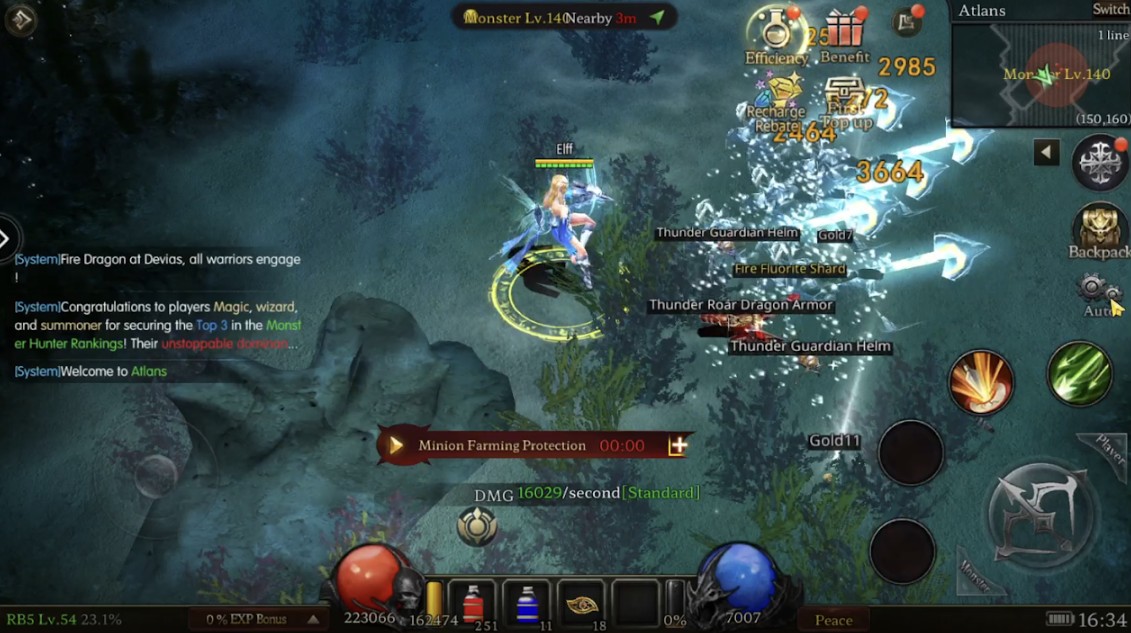Open the silver cross emblem menu
This screenshot has height=633, width=1131.
click(x=1099, y=163)
